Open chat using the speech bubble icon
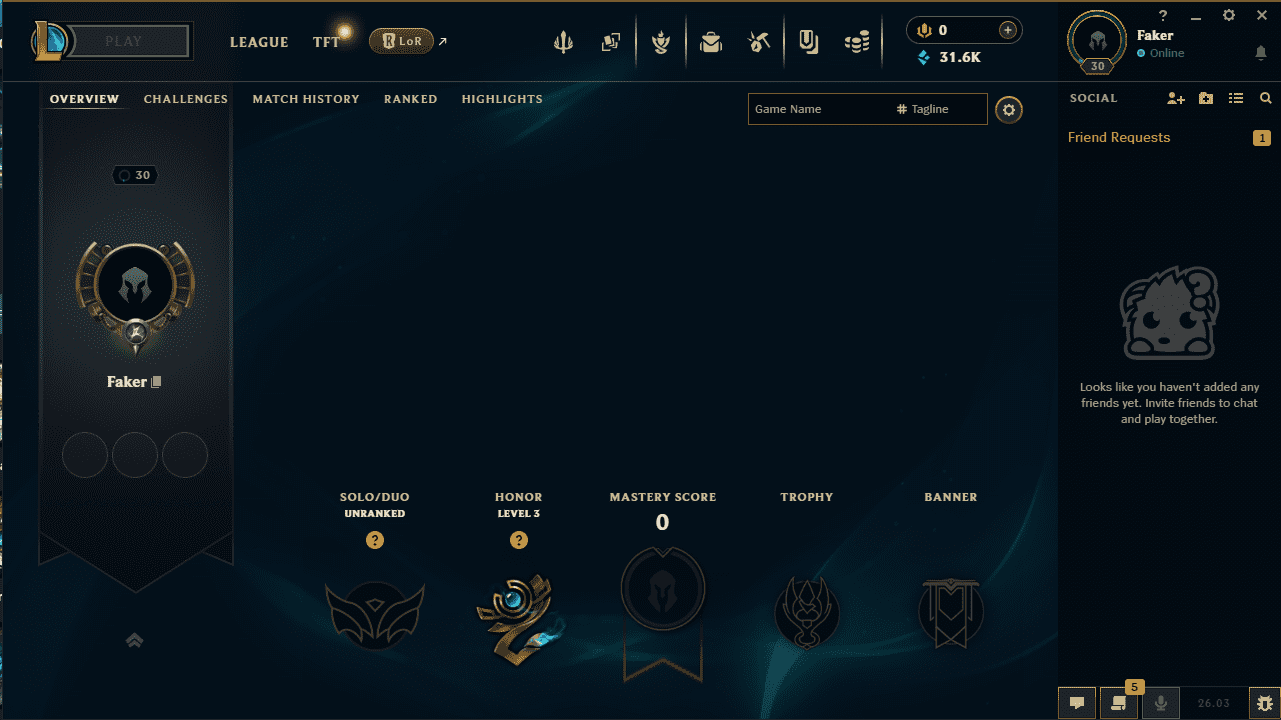This screenshot has height=720, width=1281. click(1076, 703)
